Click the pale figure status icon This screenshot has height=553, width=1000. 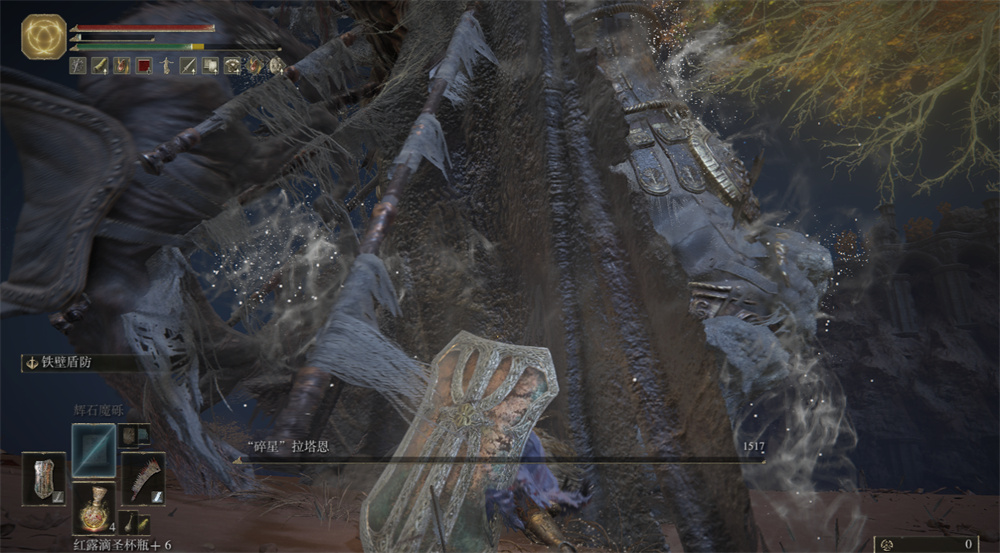click(x=166, y=66)
